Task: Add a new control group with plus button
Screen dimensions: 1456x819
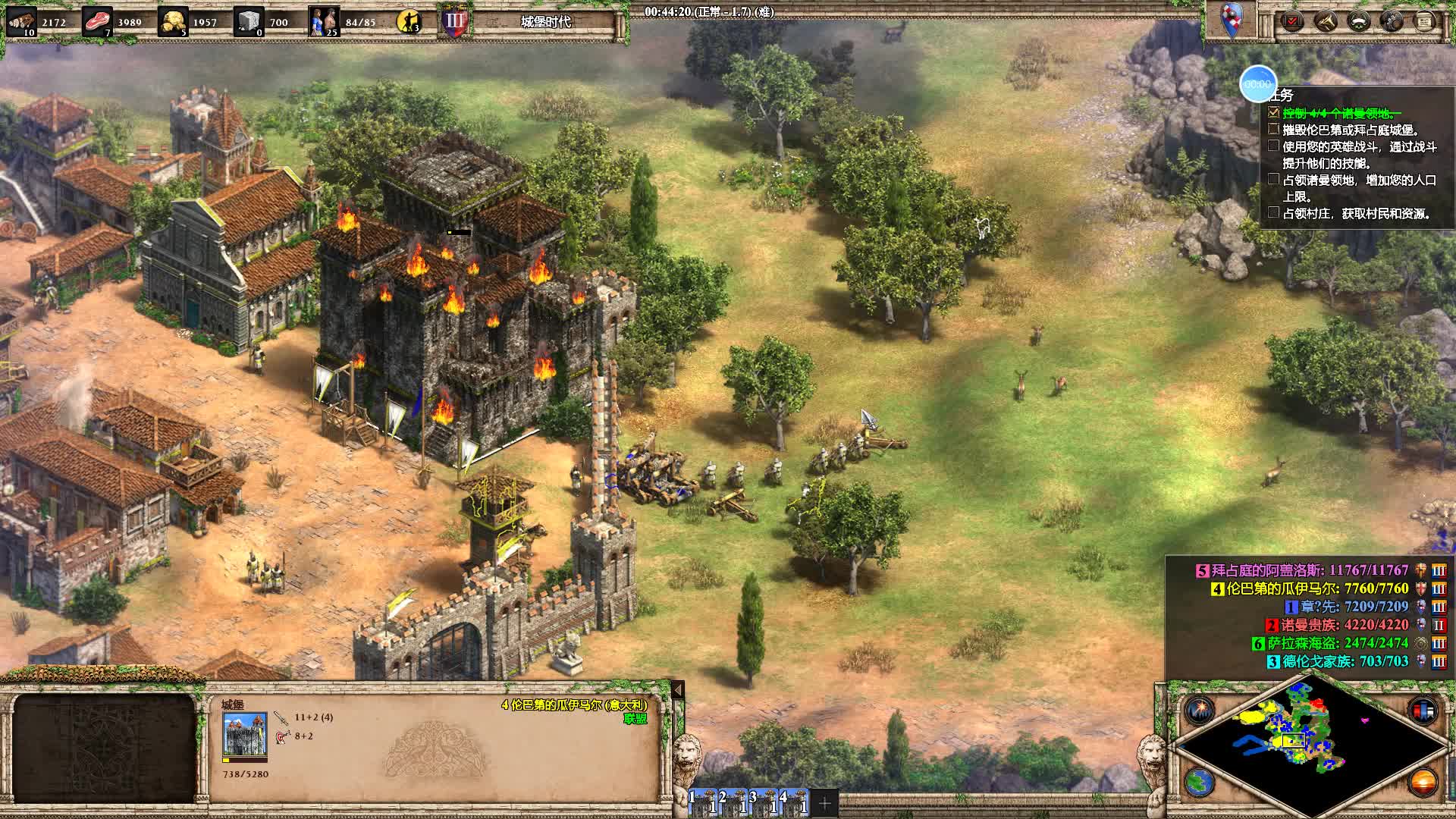Action: (x=825, y=802)
